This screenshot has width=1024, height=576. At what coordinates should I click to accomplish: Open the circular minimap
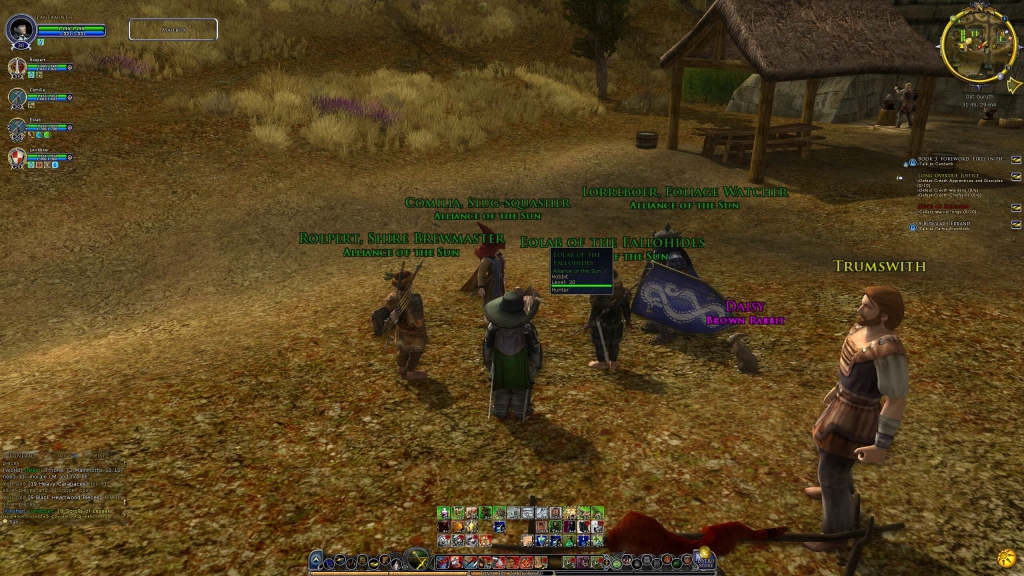point(978,44)
